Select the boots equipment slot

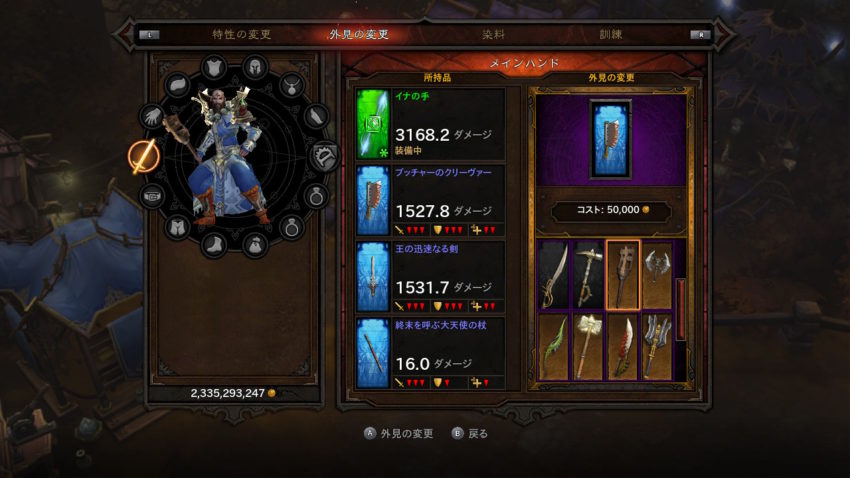[x=215, y=242]
